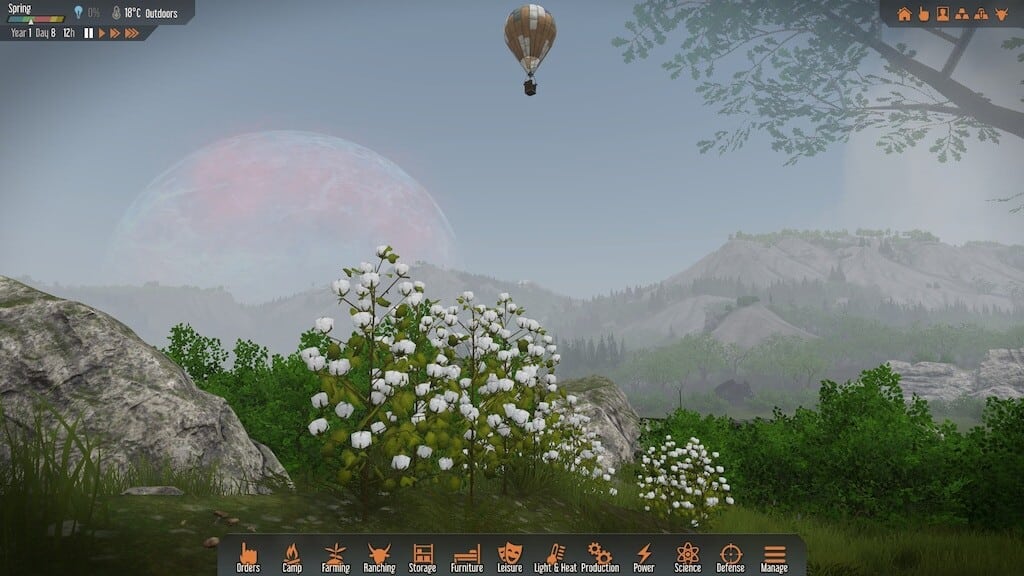Open the Manage menu
The image size is (1024, 576).
(774, 556)
